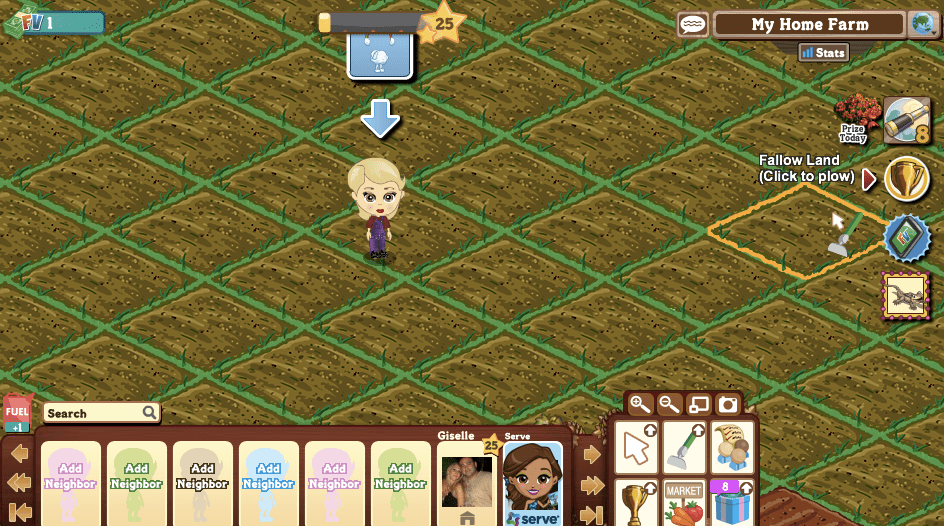Viewport: 944px width, 526px height.
Task: Select the Serve neighbor avatar
Action: point(532,483)
